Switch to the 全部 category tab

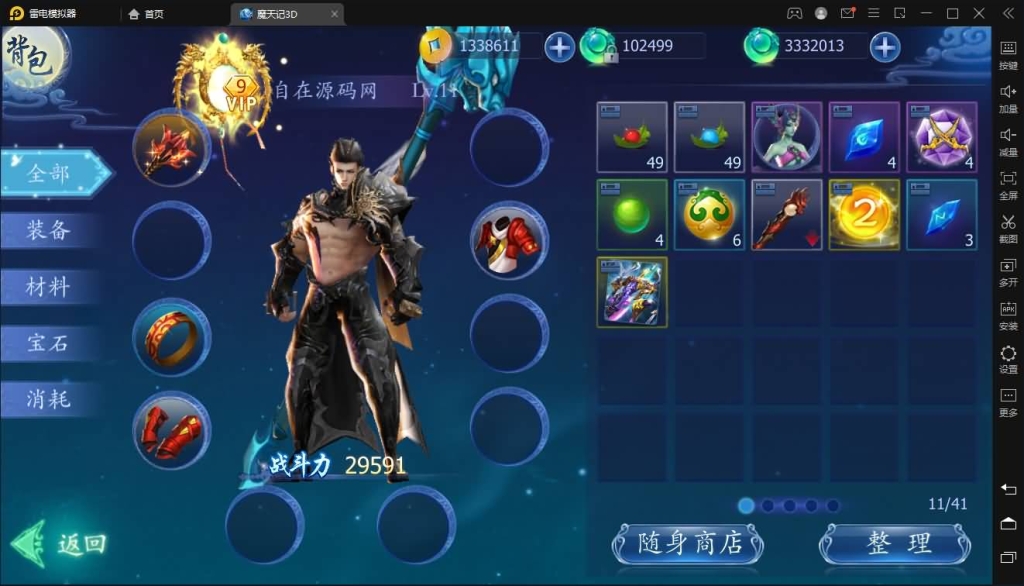52,173
